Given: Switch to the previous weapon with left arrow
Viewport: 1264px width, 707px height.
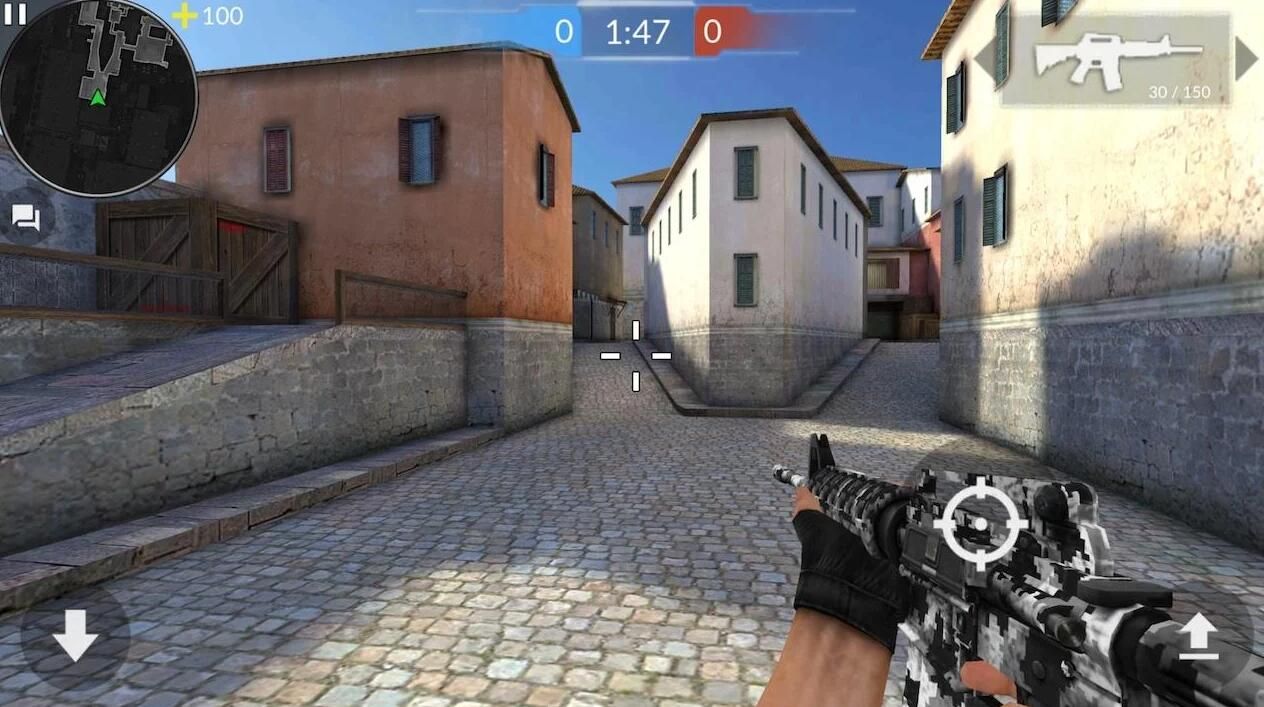Looking at the screenshot, I should [984, 59].
